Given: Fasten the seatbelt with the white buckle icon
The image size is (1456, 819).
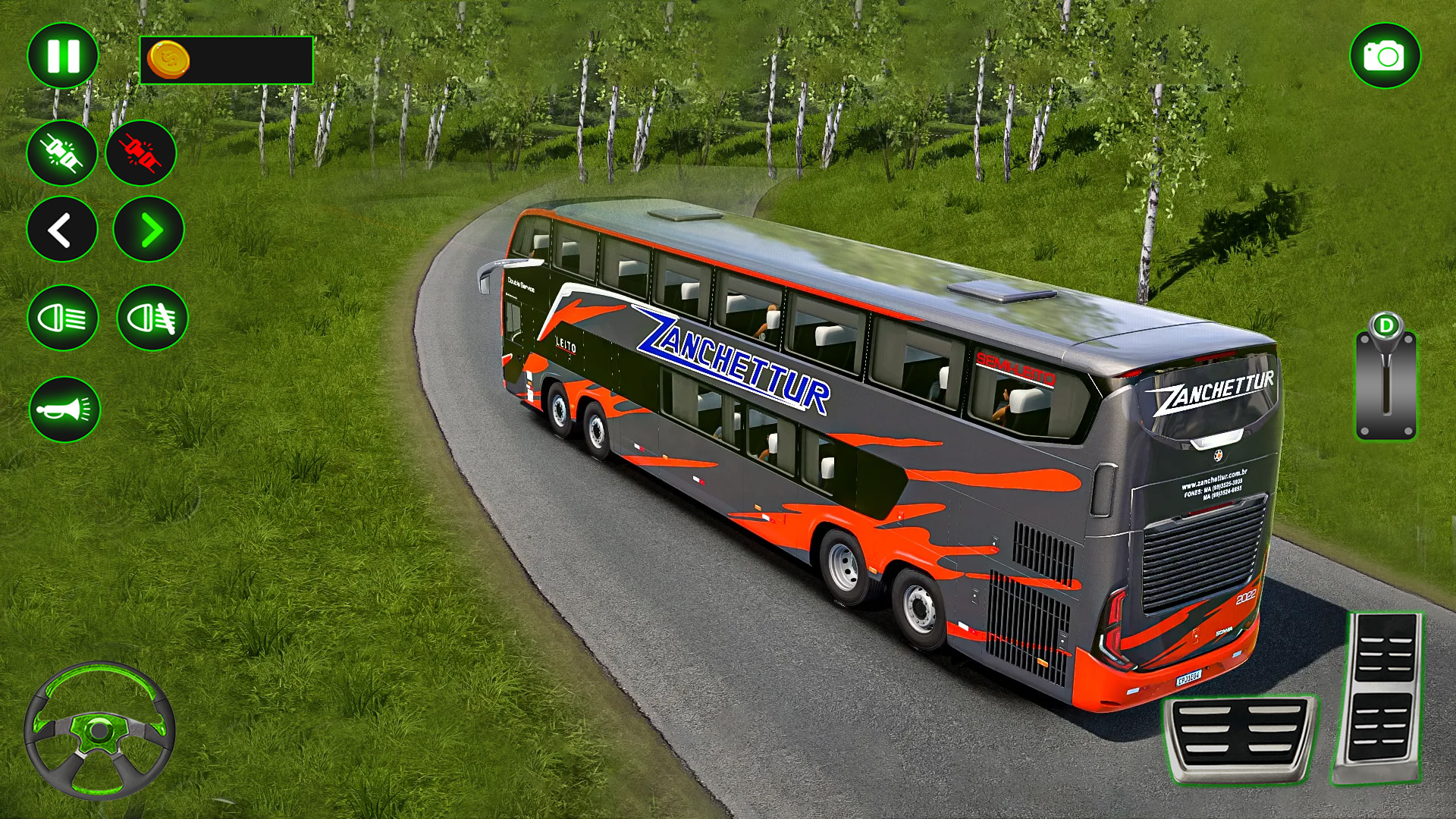Looking at the screenshot, I should click(x=62, y=154).
